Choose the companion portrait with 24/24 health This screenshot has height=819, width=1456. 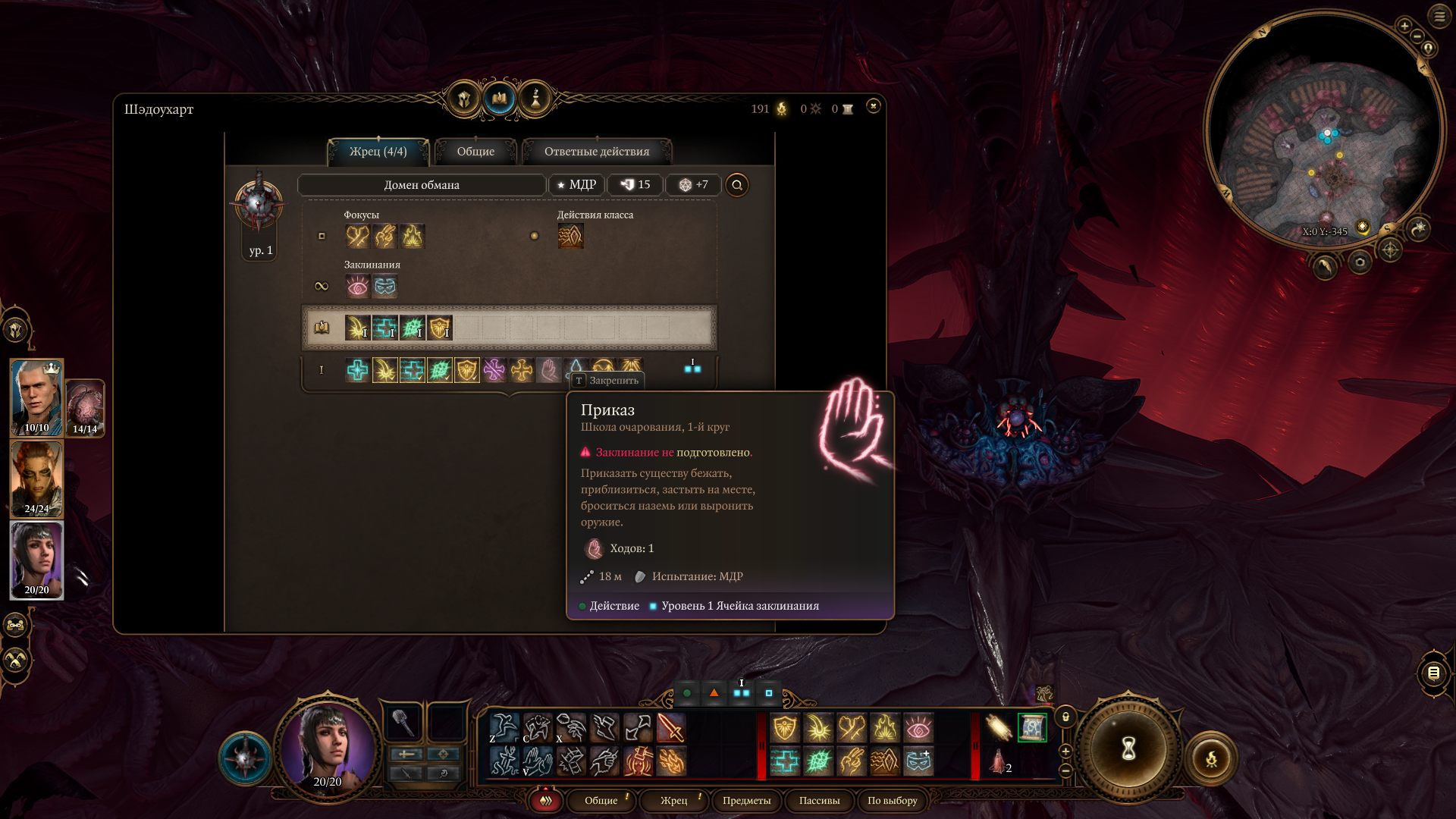[x=36, y=479]
